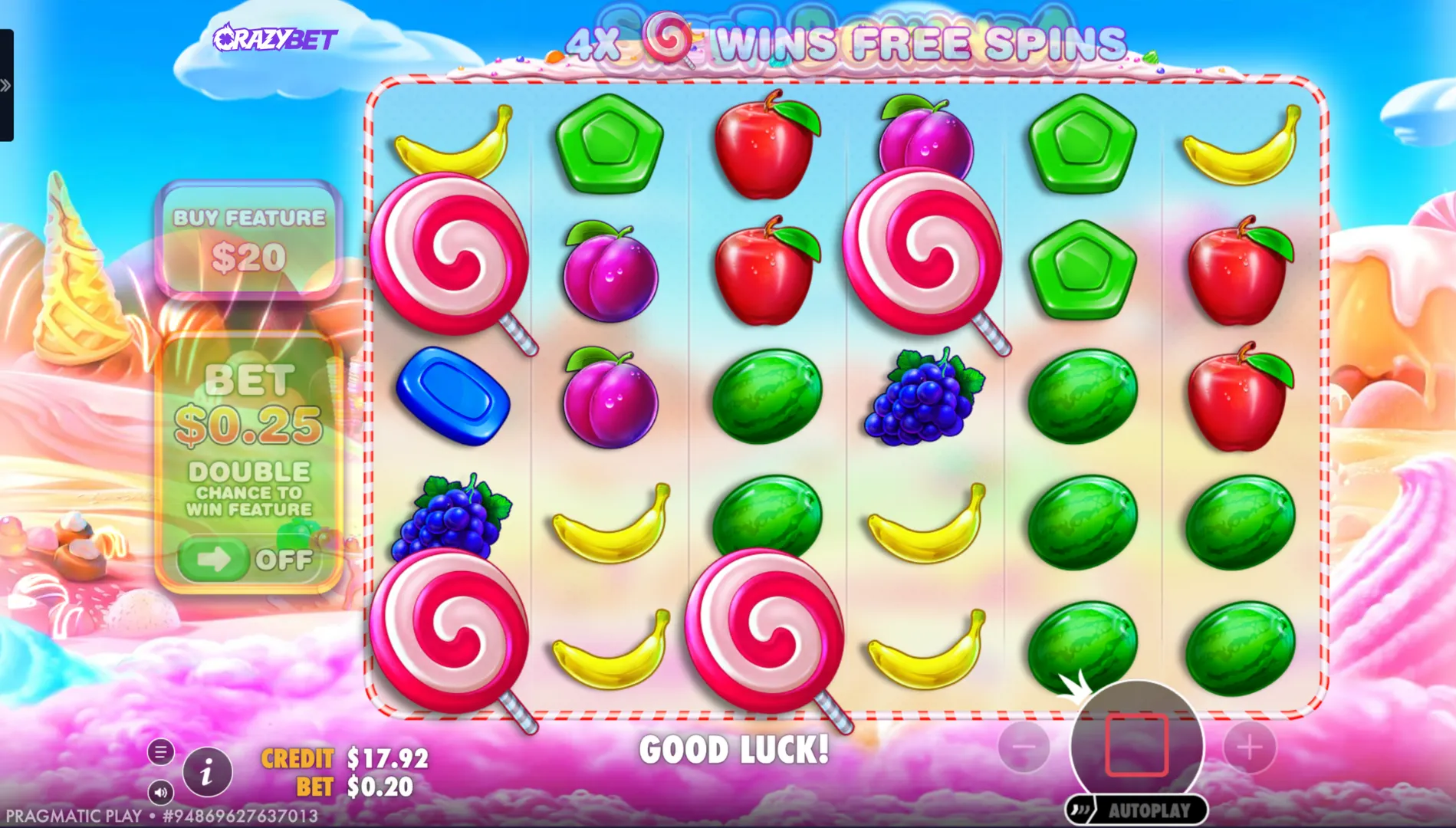Expand the side panel arrow tab

tap(6, 85)
